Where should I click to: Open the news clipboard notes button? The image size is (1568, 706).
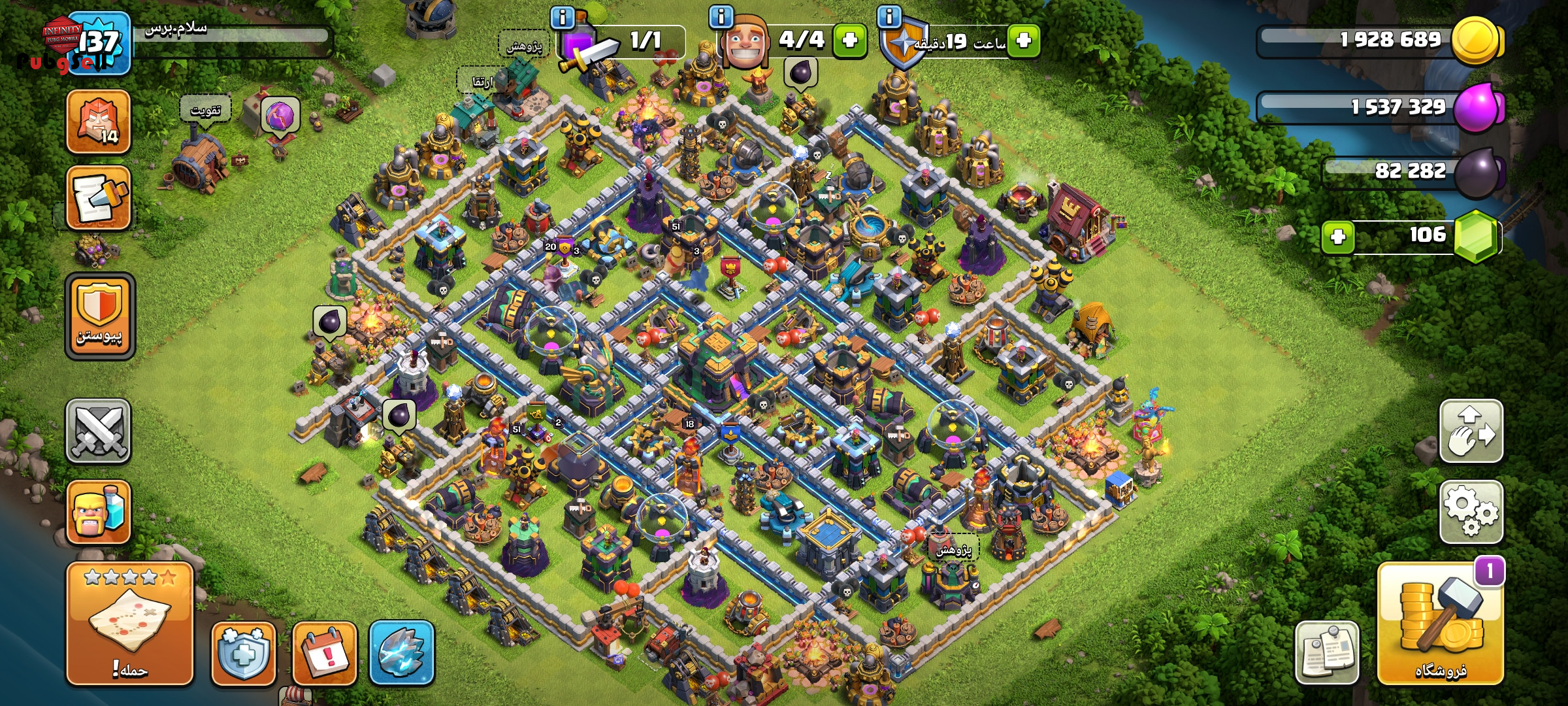click(x=1327, y=652)
